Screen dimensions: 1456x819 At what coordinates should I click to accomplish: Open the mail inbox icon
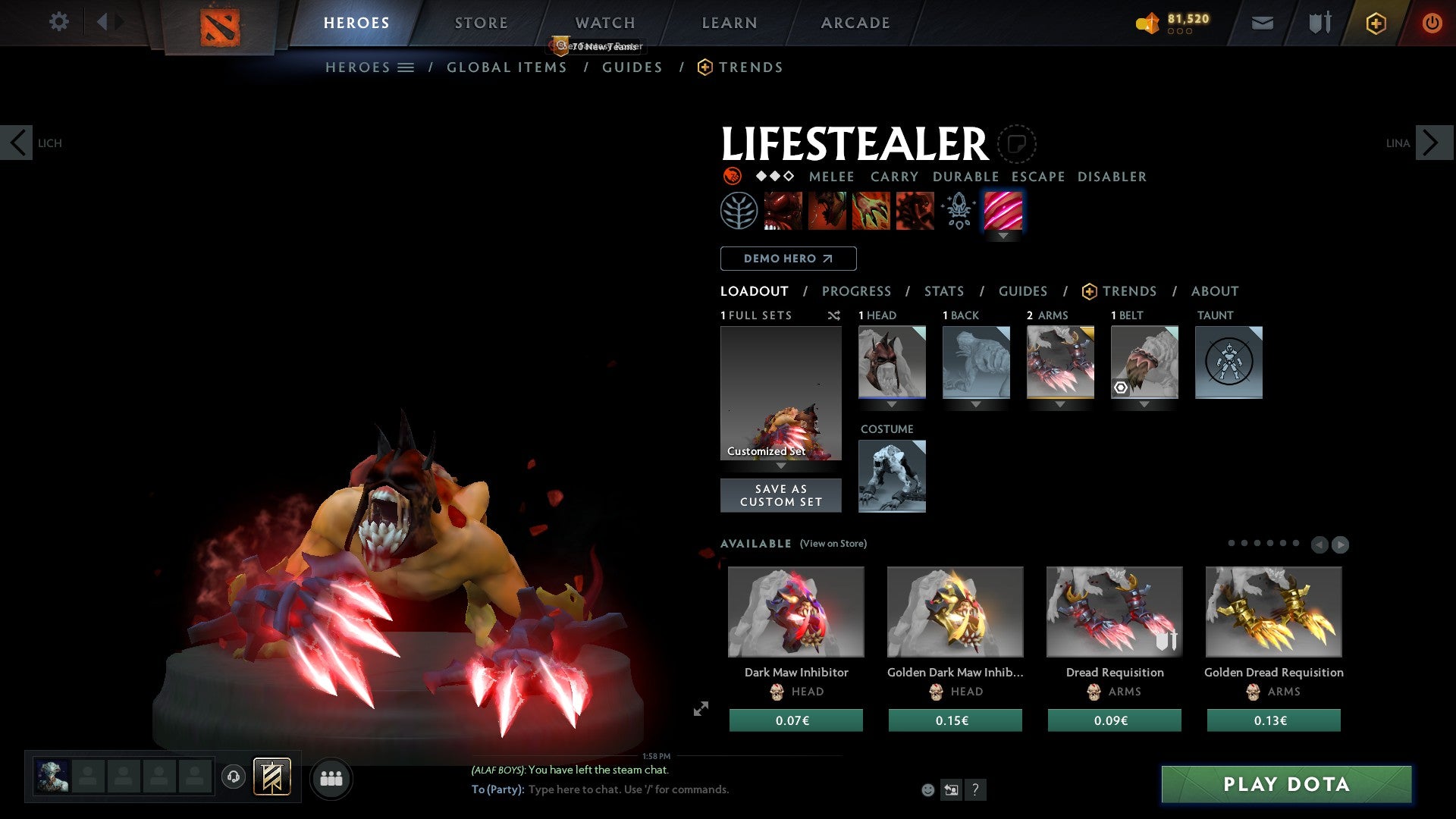click(x=1263, y=23)
